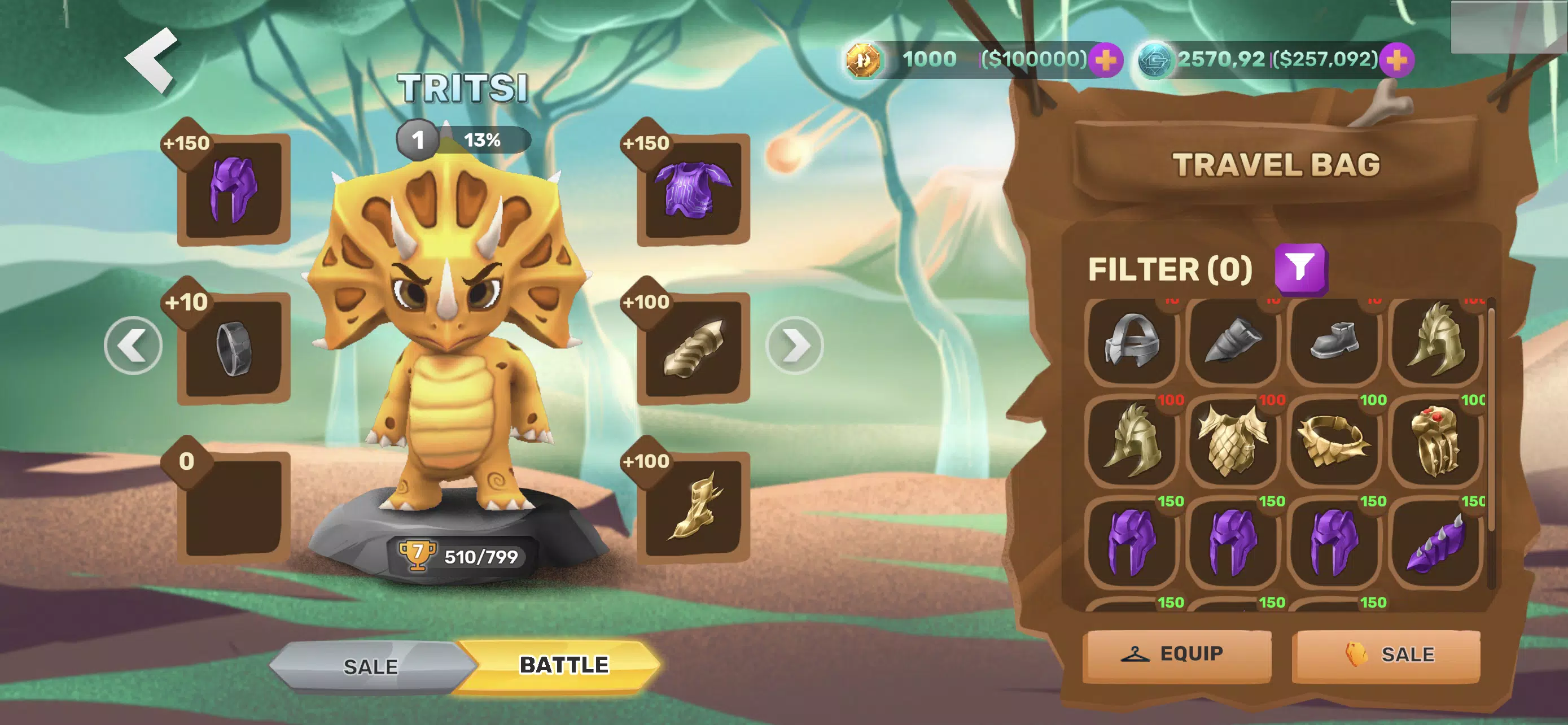Image resolution: width=1568 pixels, height=725 pixels.
Task: Select the purple spiked tail armor item
Action: [x=1435, y=541]
